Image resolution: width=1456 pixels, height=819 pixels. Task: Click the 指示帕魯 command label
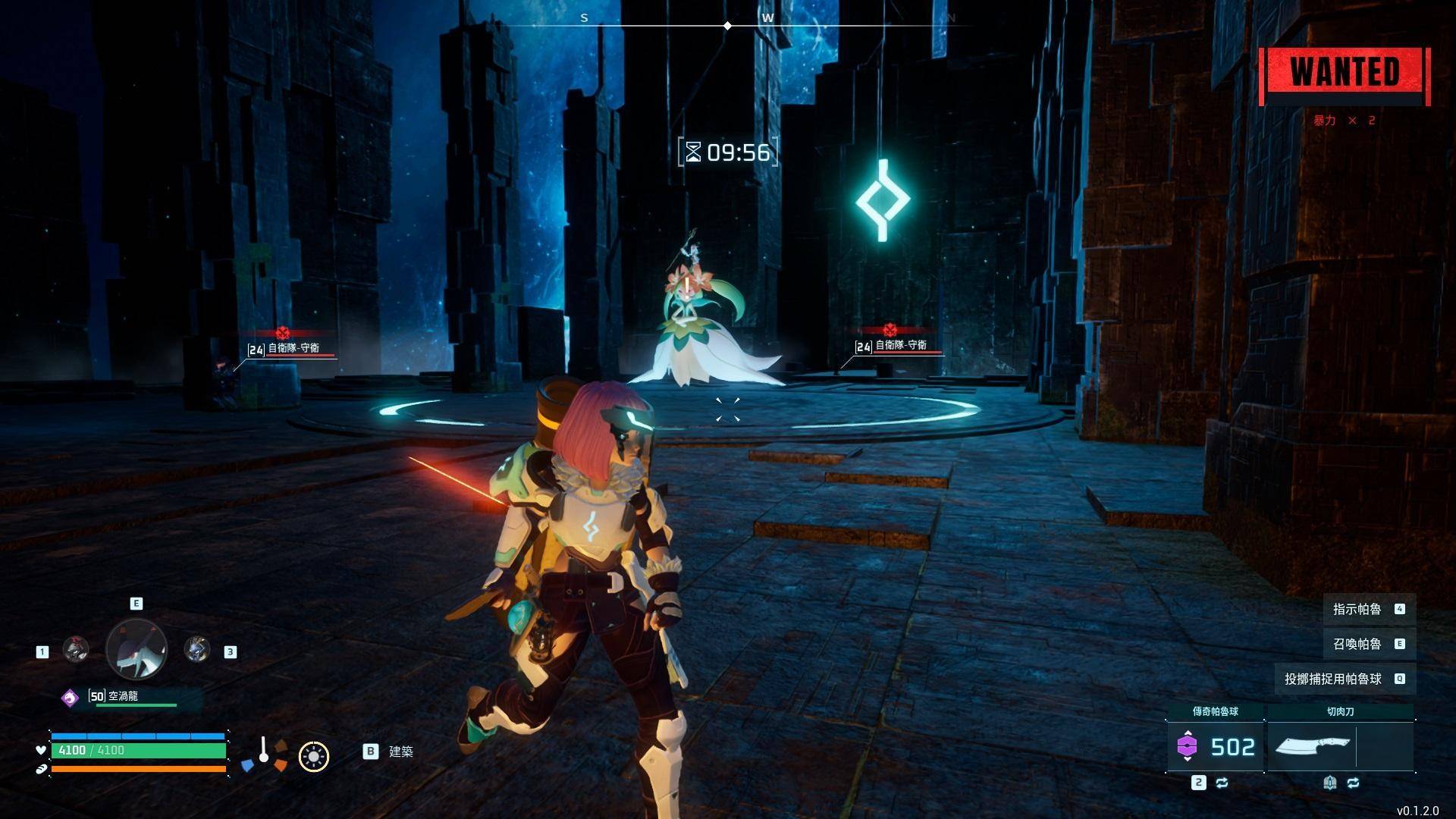[x=1357, y=609]
